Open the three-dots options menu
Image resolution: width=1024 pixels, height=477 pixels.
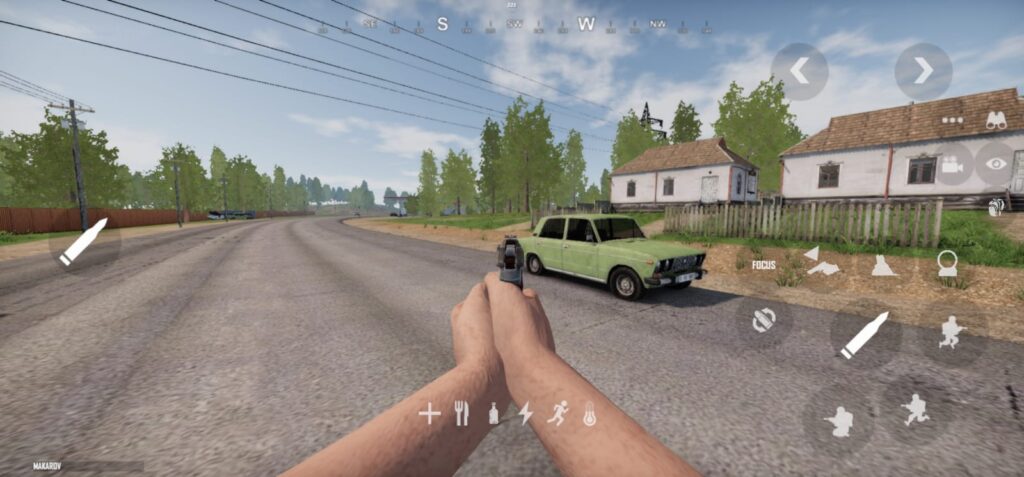click(x=951, y=119)
